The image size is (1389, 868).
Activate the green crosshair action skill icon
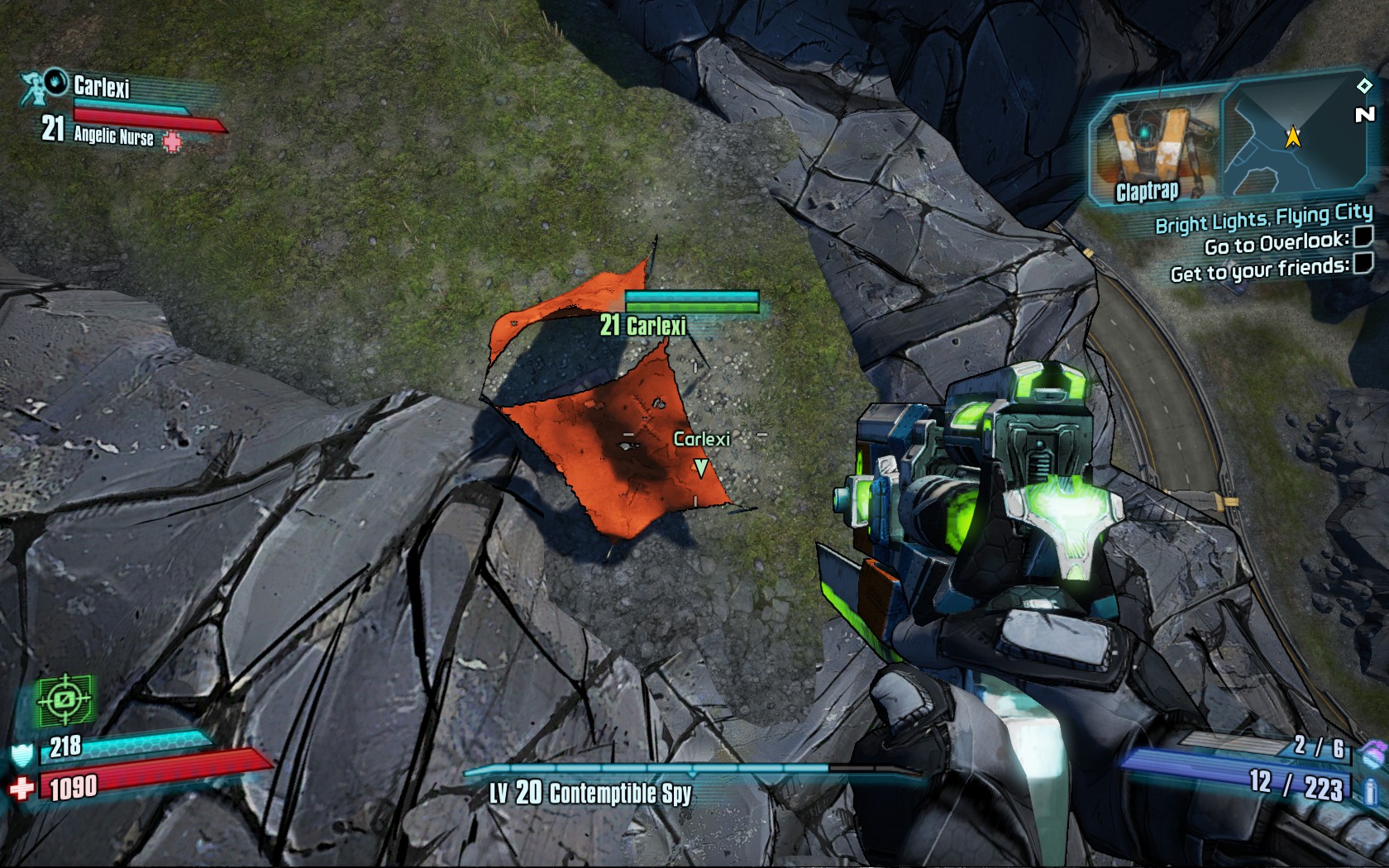click(x=64, y=700)
